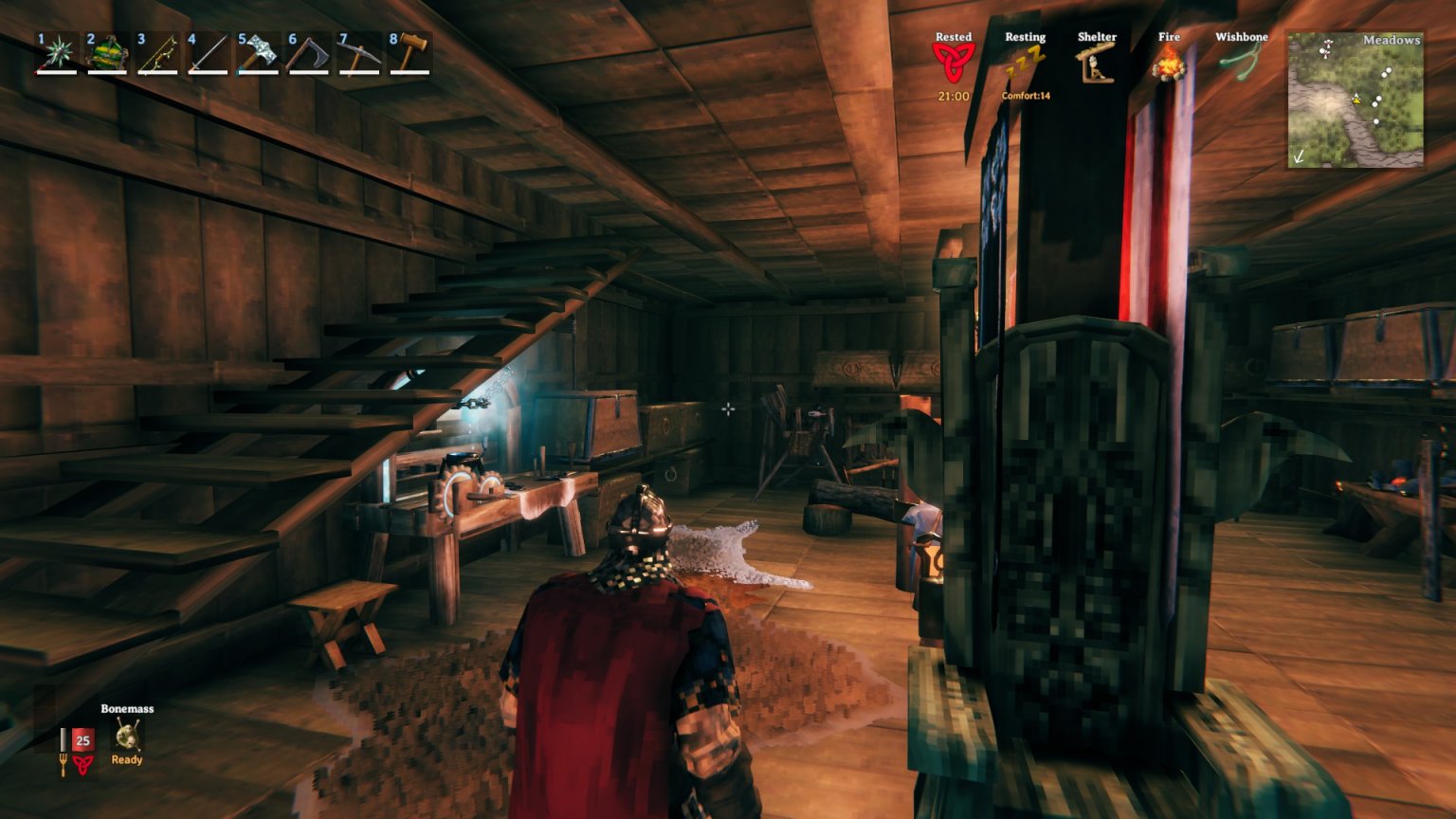
Task: Expand the minimap in the corner
Action: [x=1356, y=100]
